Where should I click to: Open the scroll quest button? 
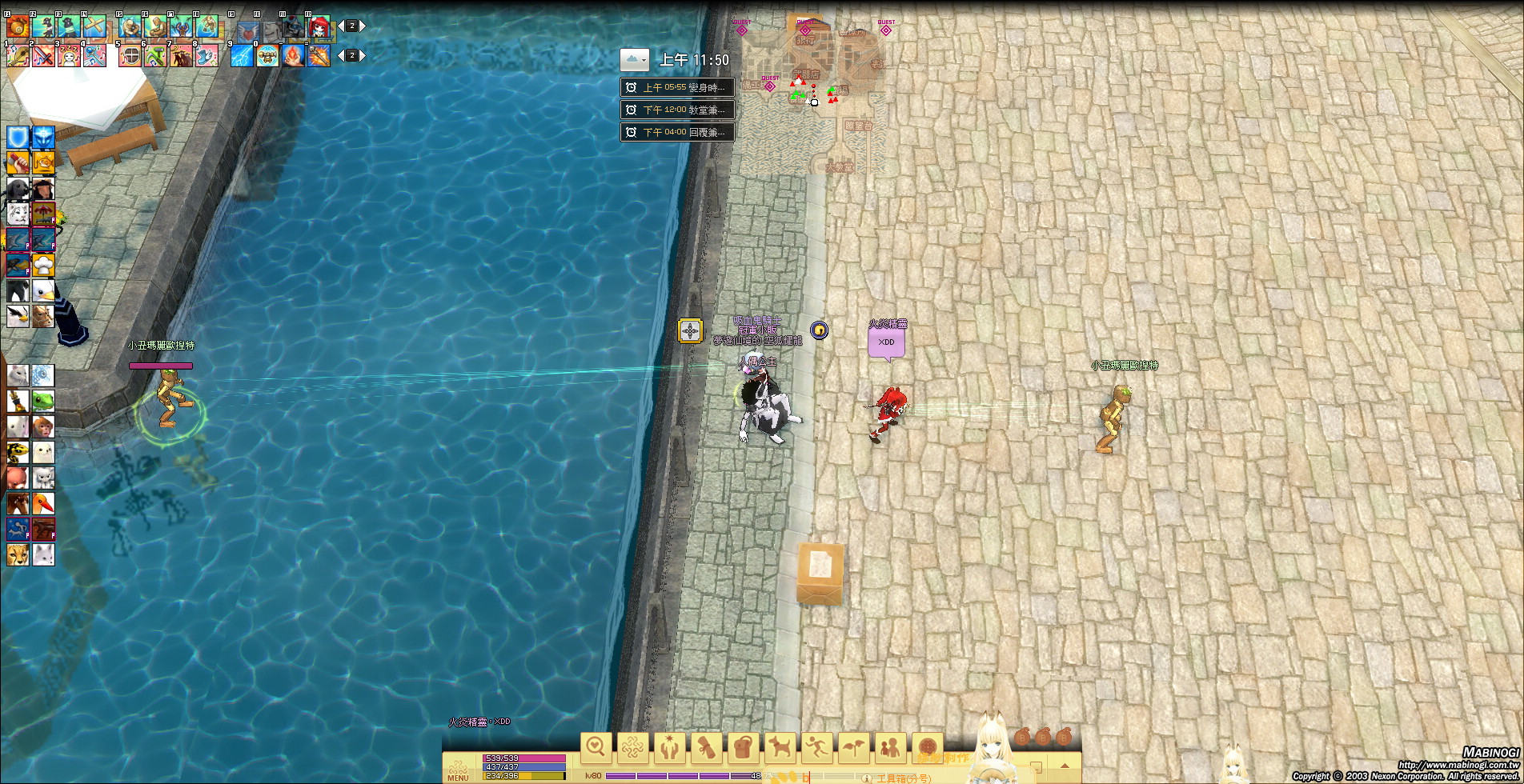[707, 748]
